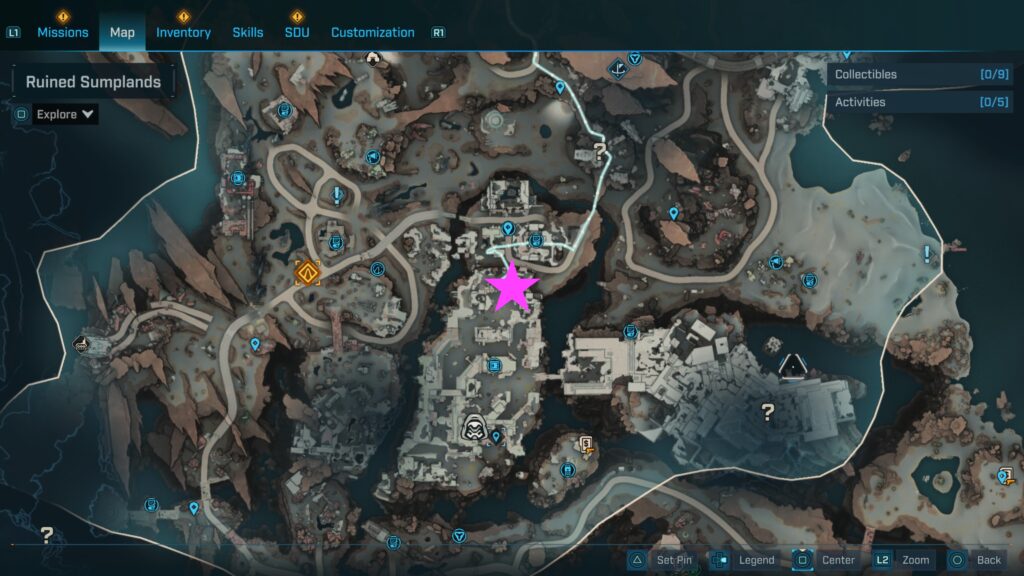1024x576 pixels.
Task: Open the Missions tab
Action: point(63,32)
